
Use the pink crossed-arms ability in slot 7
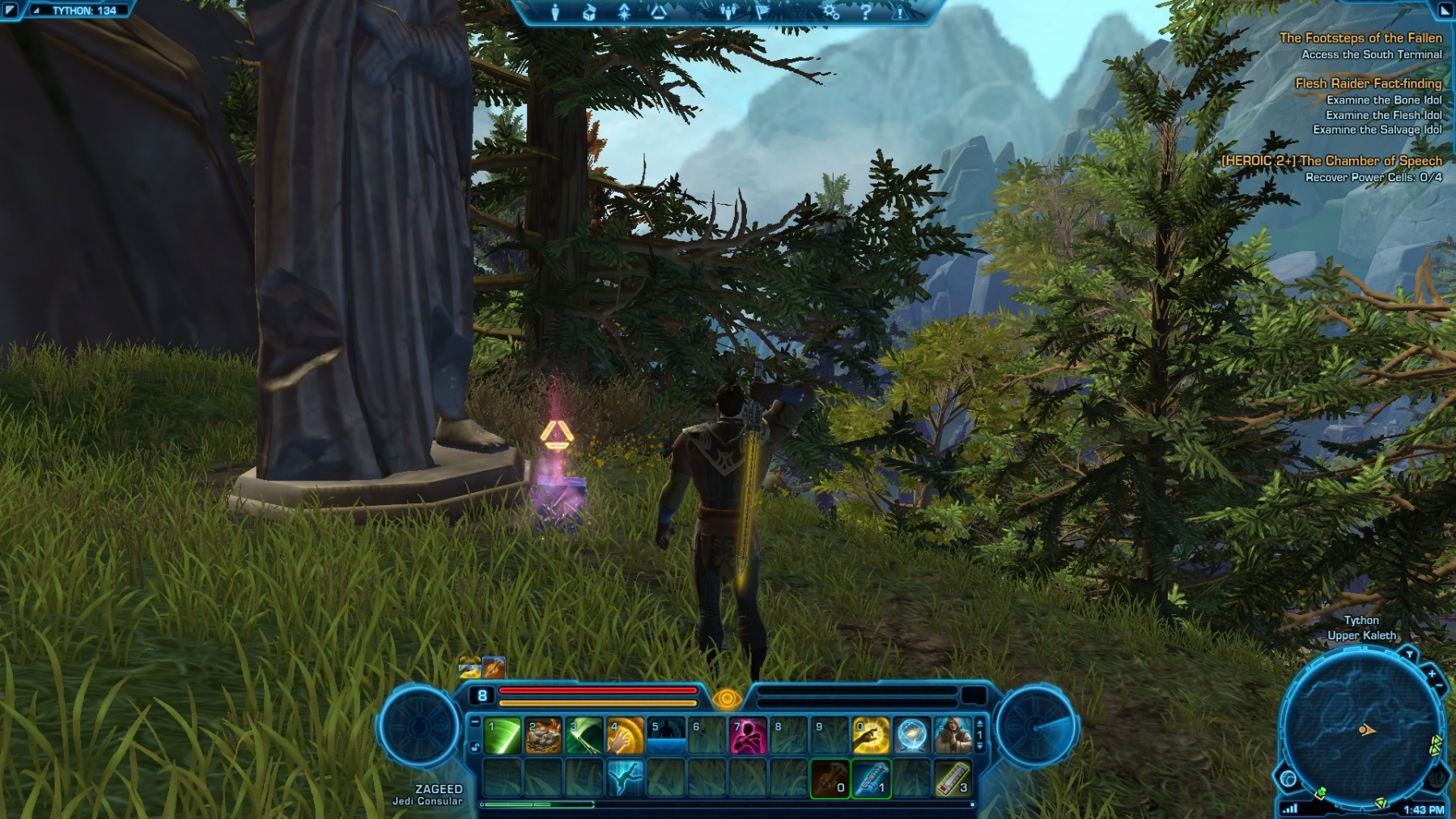748,736
